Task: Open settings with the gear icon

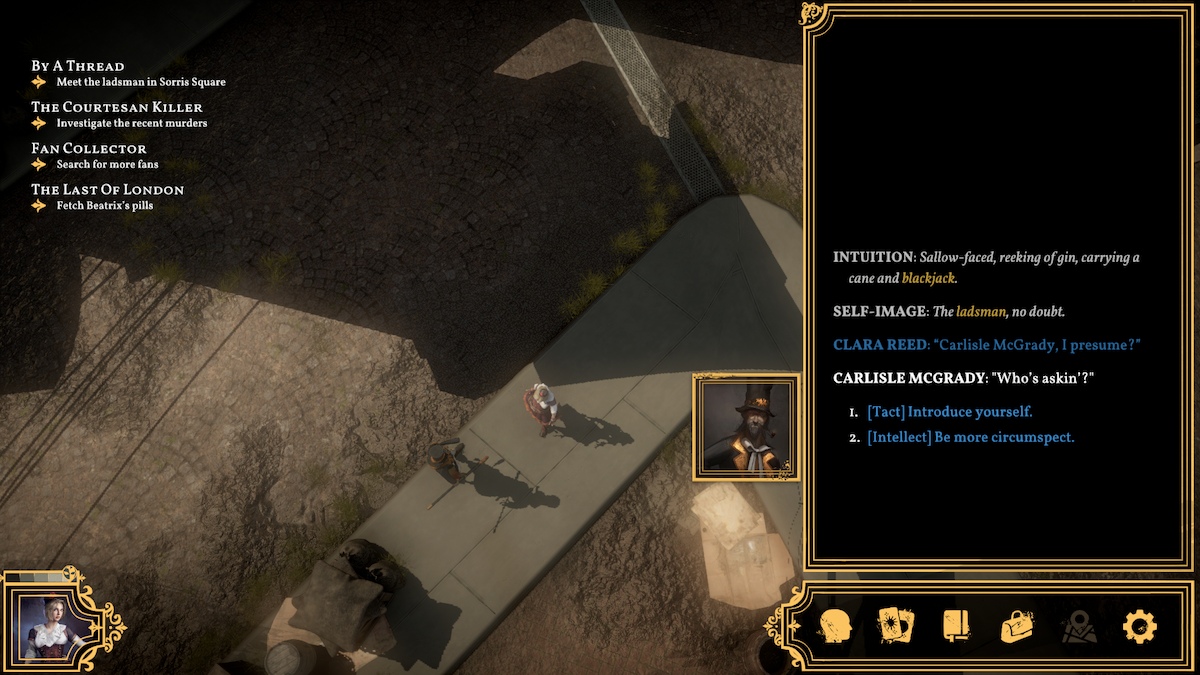Action: coord(1139,627)
